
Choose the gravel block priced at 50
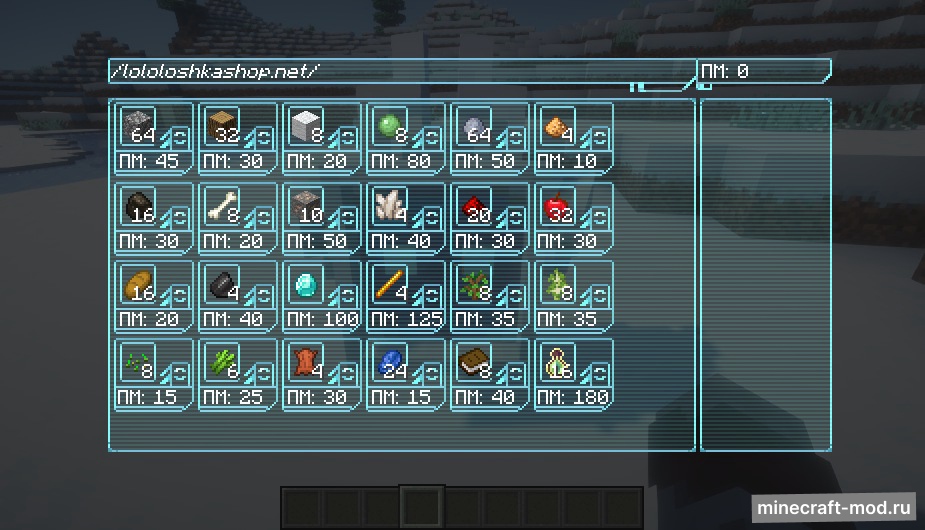click(306, 207)
